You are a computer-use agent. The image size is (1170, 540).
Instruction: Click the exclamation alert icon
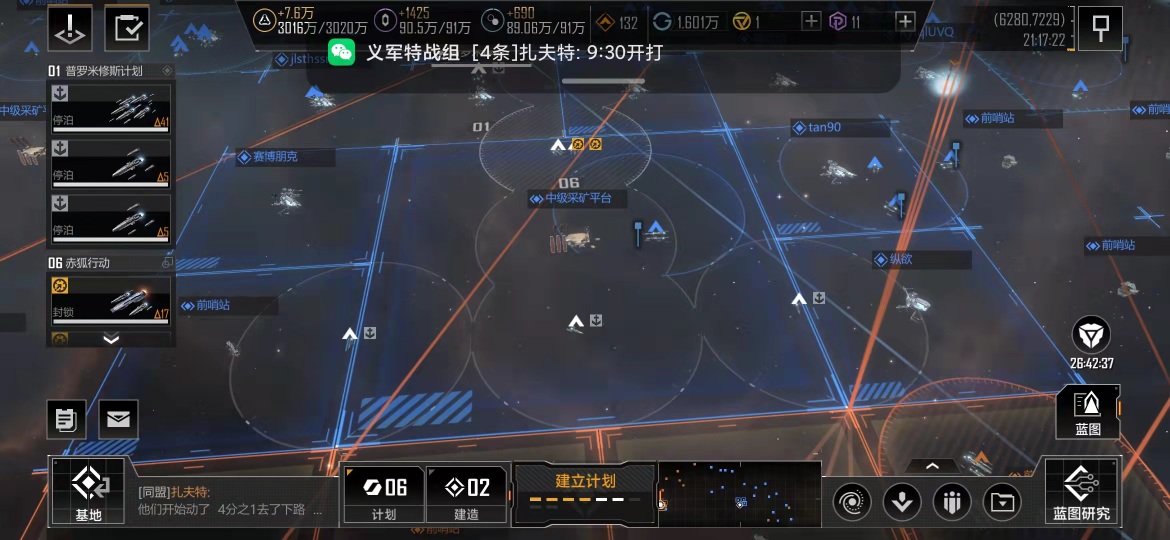click(x=70, y=28)
